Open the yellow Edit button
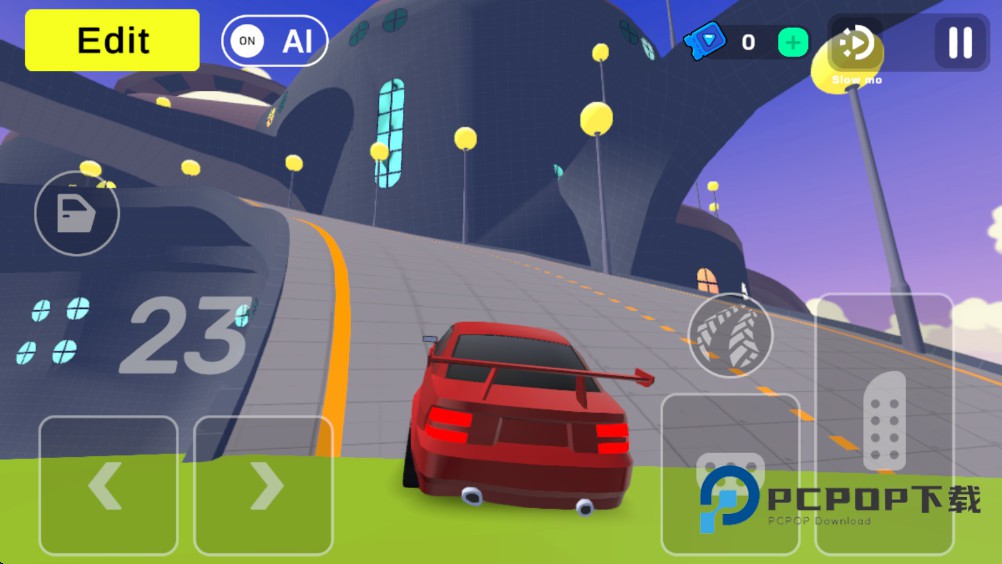 click(x=112, y=40)
